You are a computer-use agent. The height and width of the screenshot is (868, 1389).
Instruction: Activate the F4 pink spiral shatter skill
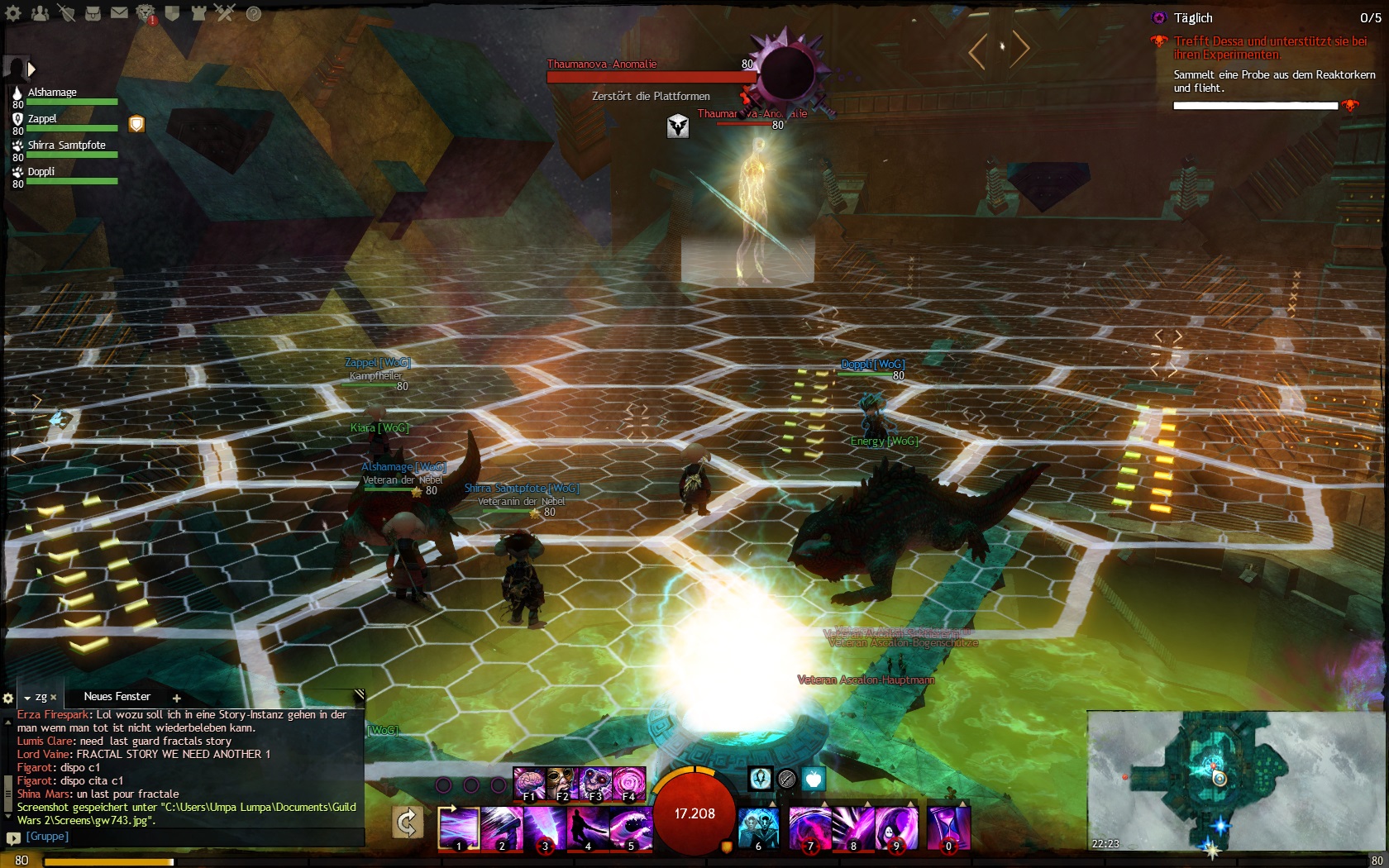coord(628,784)
